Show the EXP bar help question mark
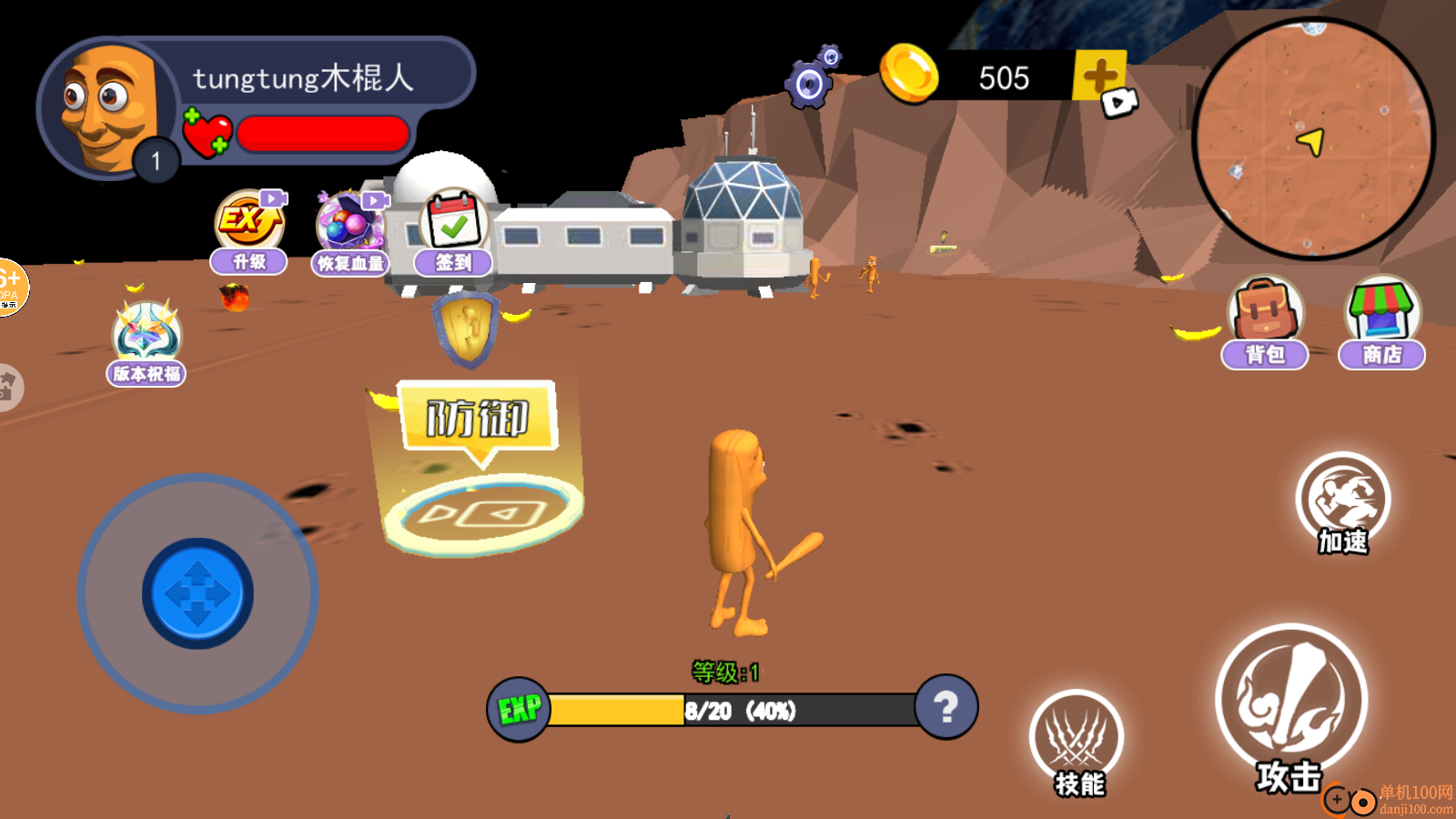1456x819 pixels. point(946,707)
